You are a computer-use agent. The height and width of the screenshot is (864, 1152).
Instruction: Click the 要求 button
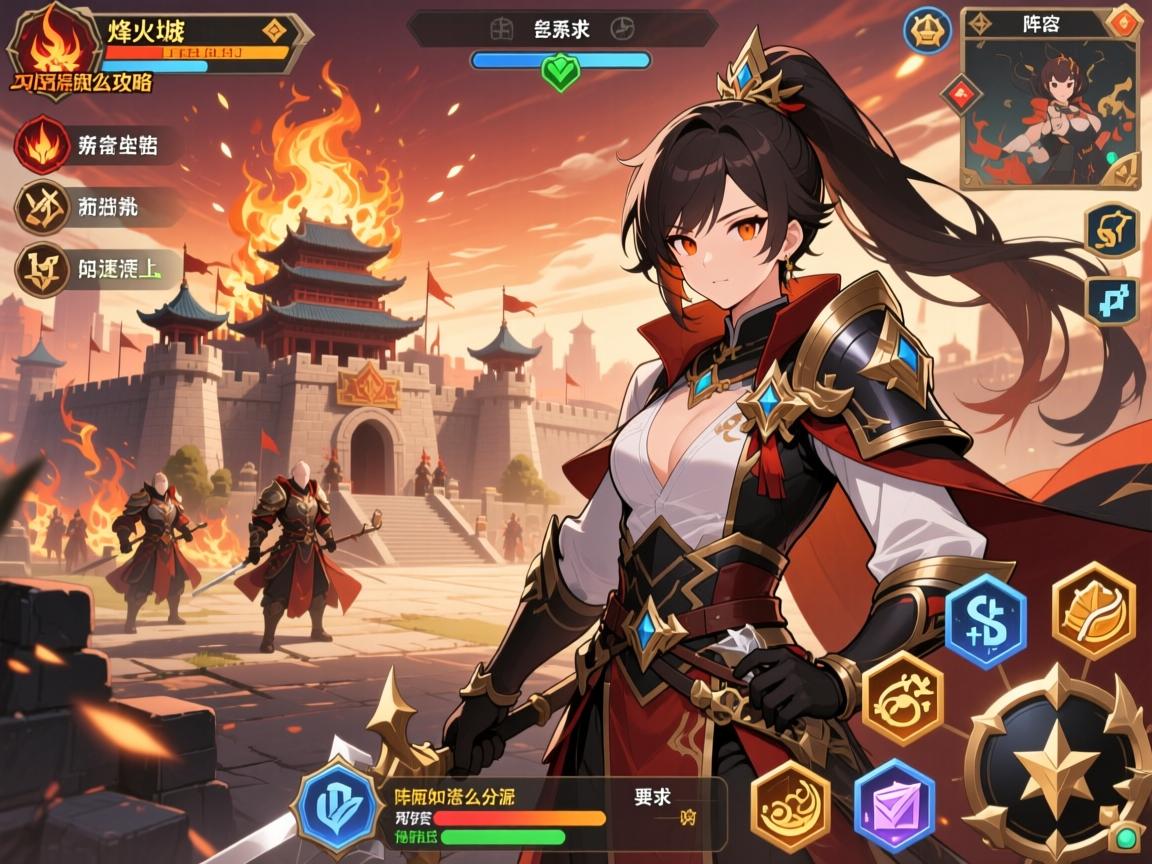652,797
